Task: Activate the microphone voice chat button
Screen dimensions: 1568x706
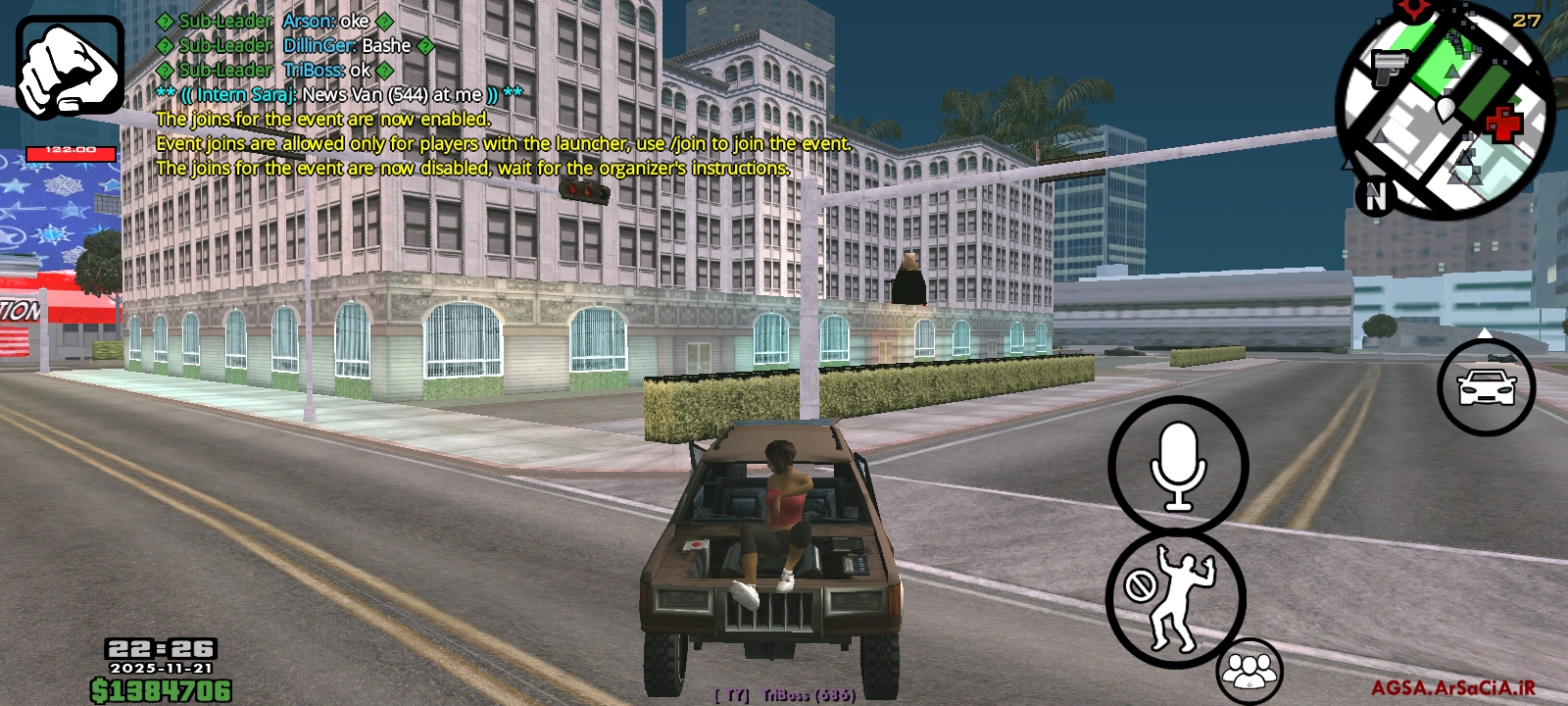Action: [x=1178, y=467]
